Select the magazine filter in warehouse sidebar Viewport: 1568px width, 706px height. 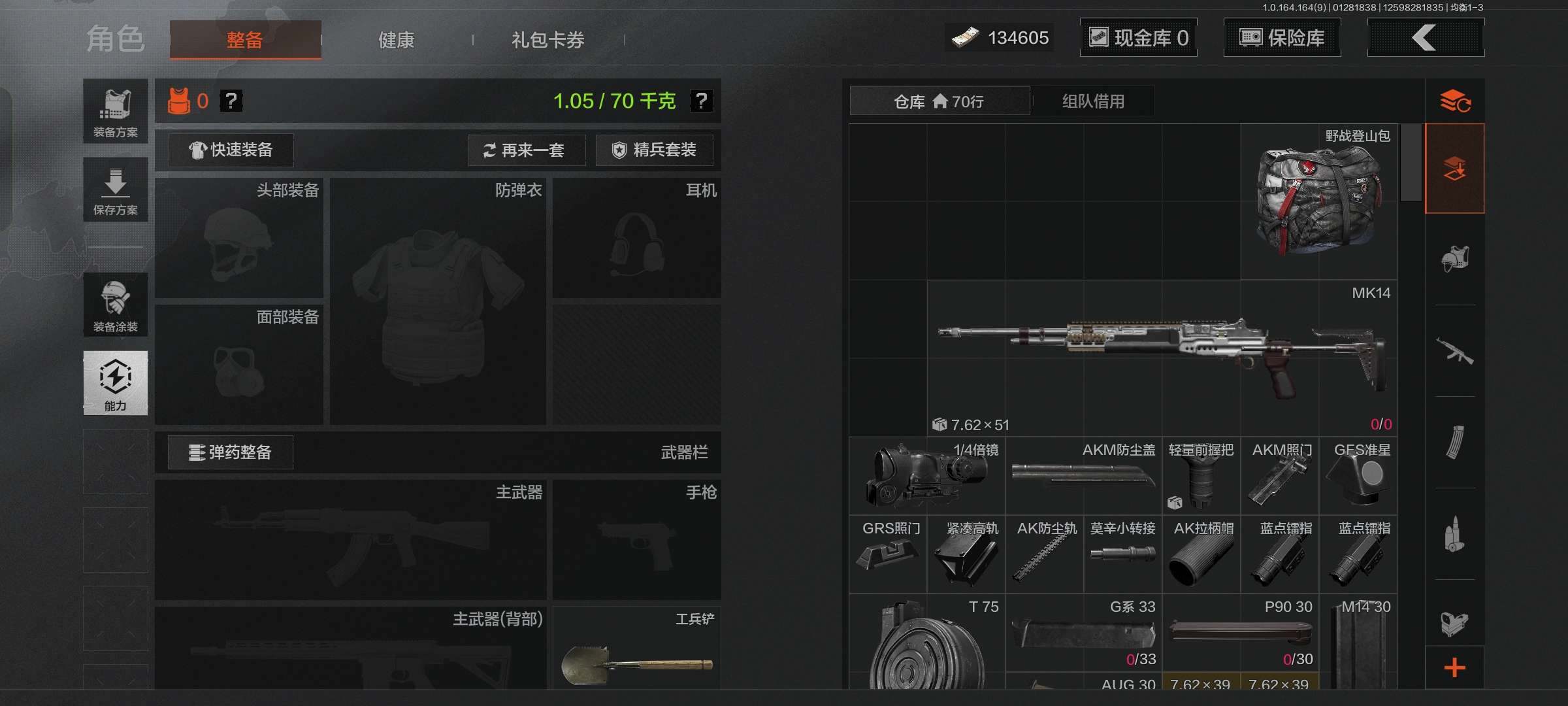click(x=1456, y=441)
